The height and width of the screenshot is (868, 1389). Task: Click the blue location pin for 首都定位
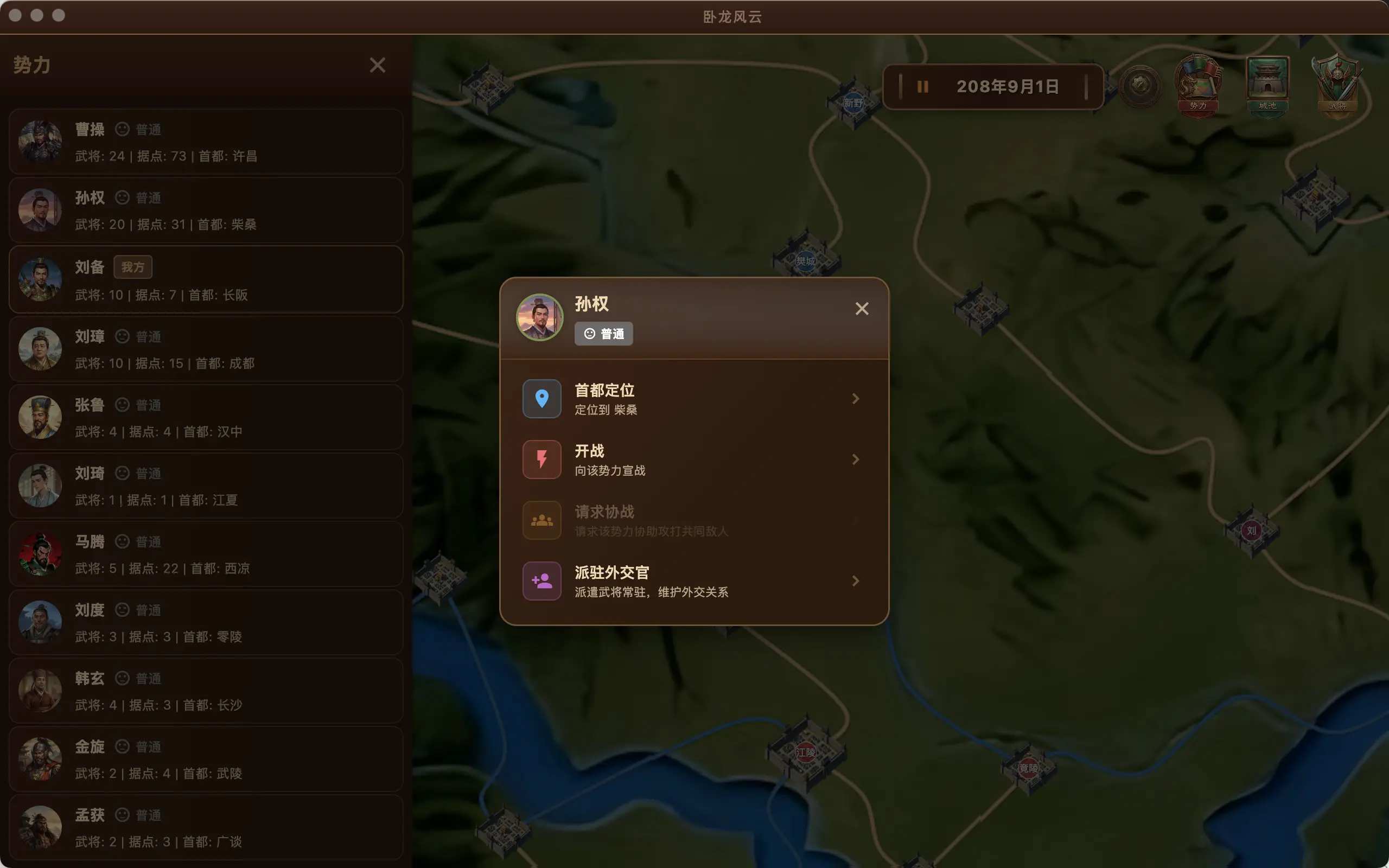(541, 398)
